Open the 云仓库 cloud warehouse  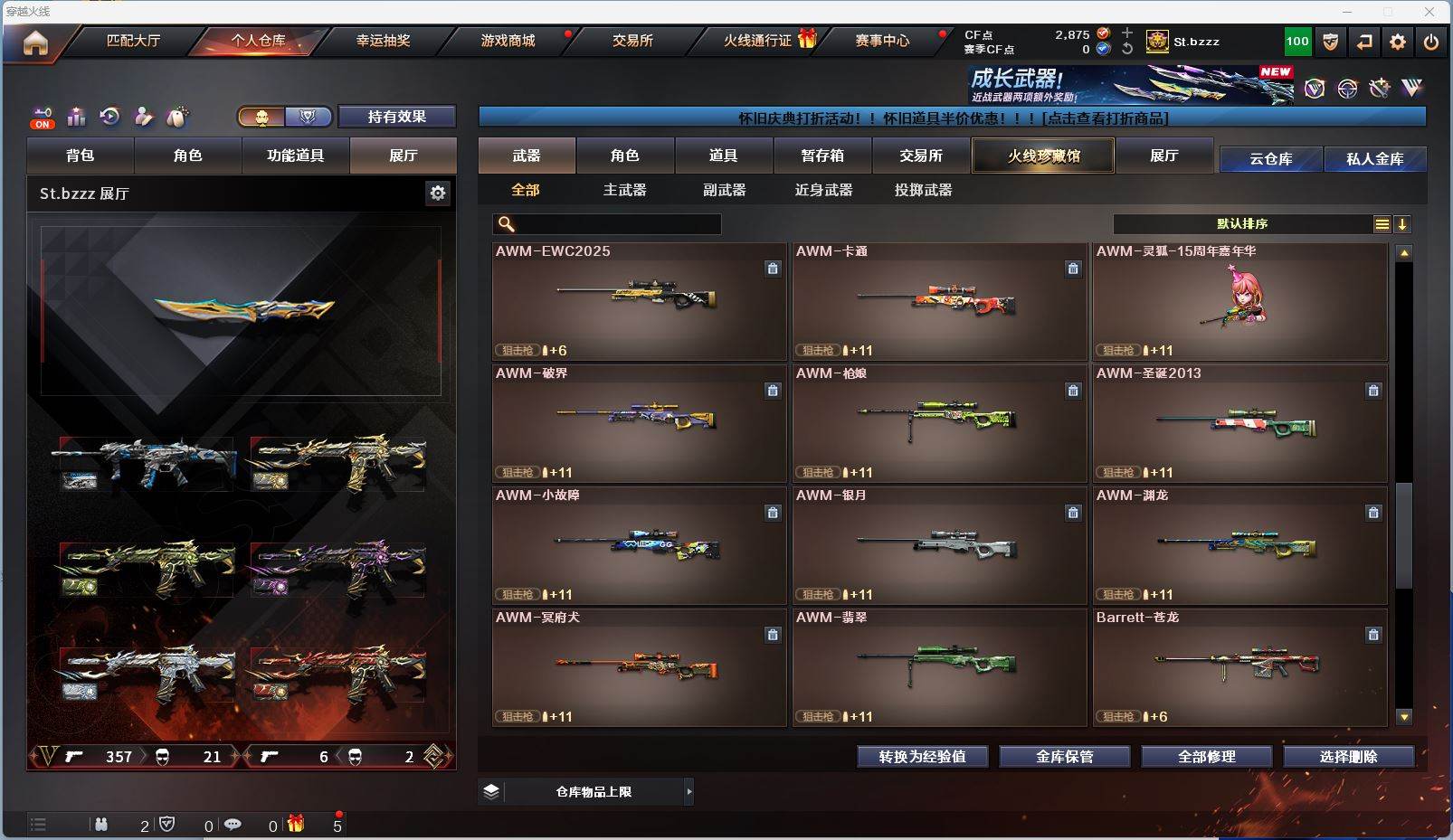pos(1270,159)
